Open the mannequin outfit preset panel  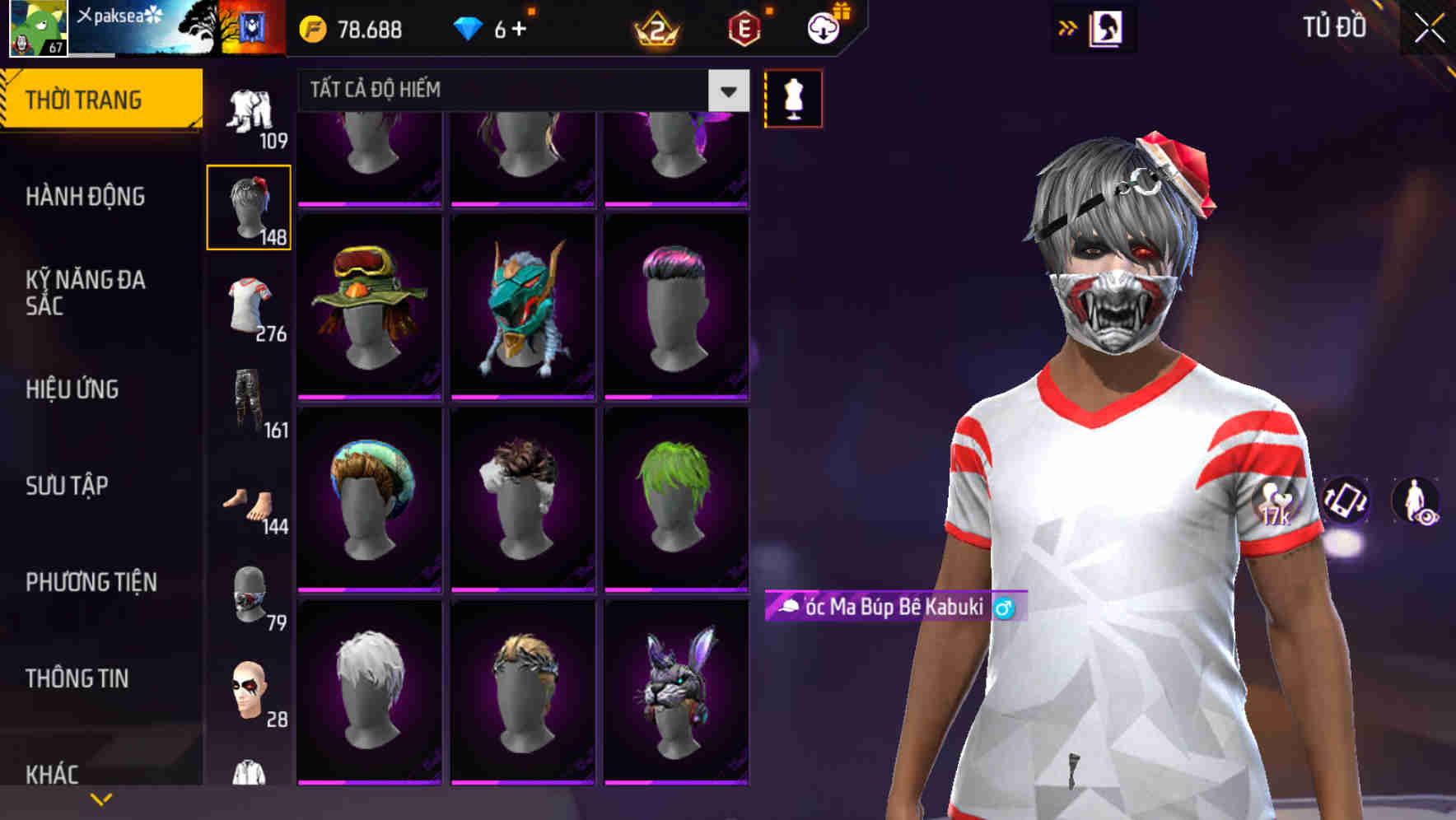793,98
